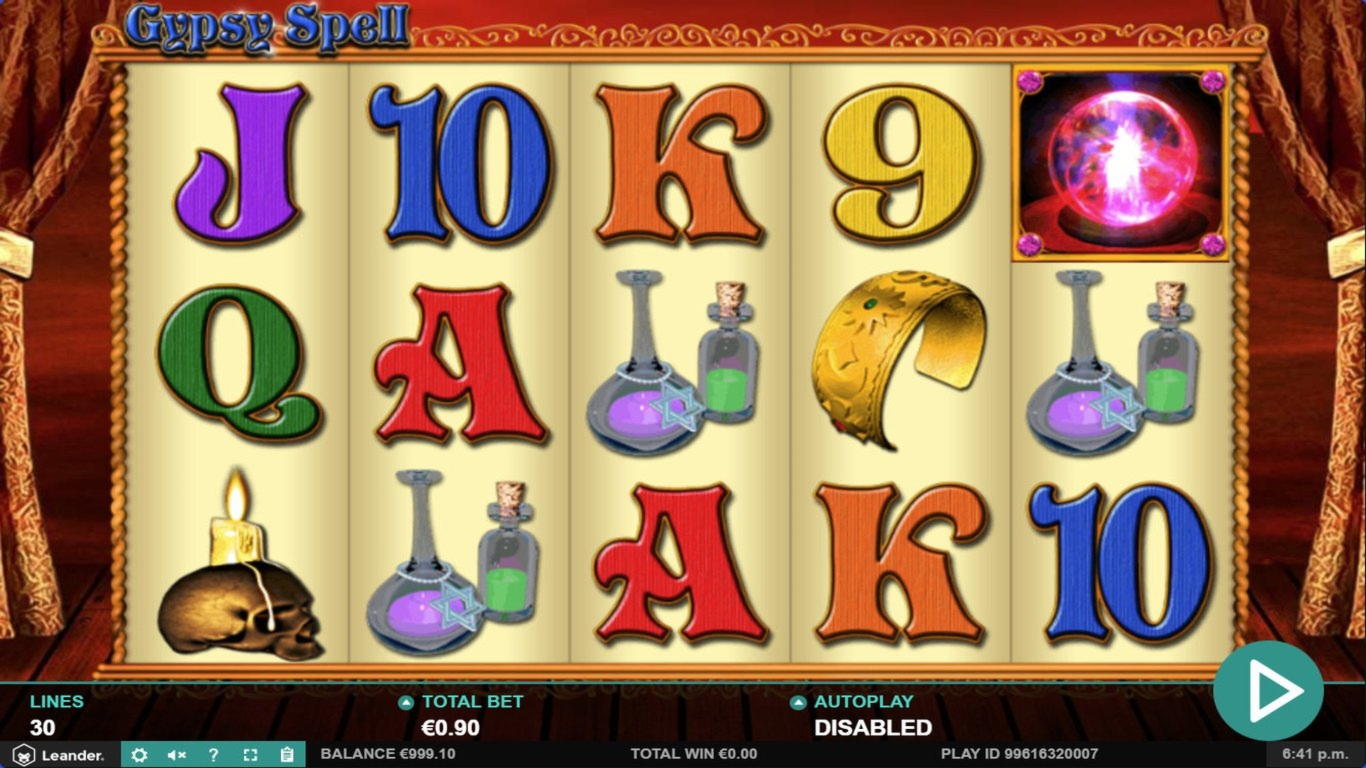Switch to fullscreen mode

(x=250, y=755)
